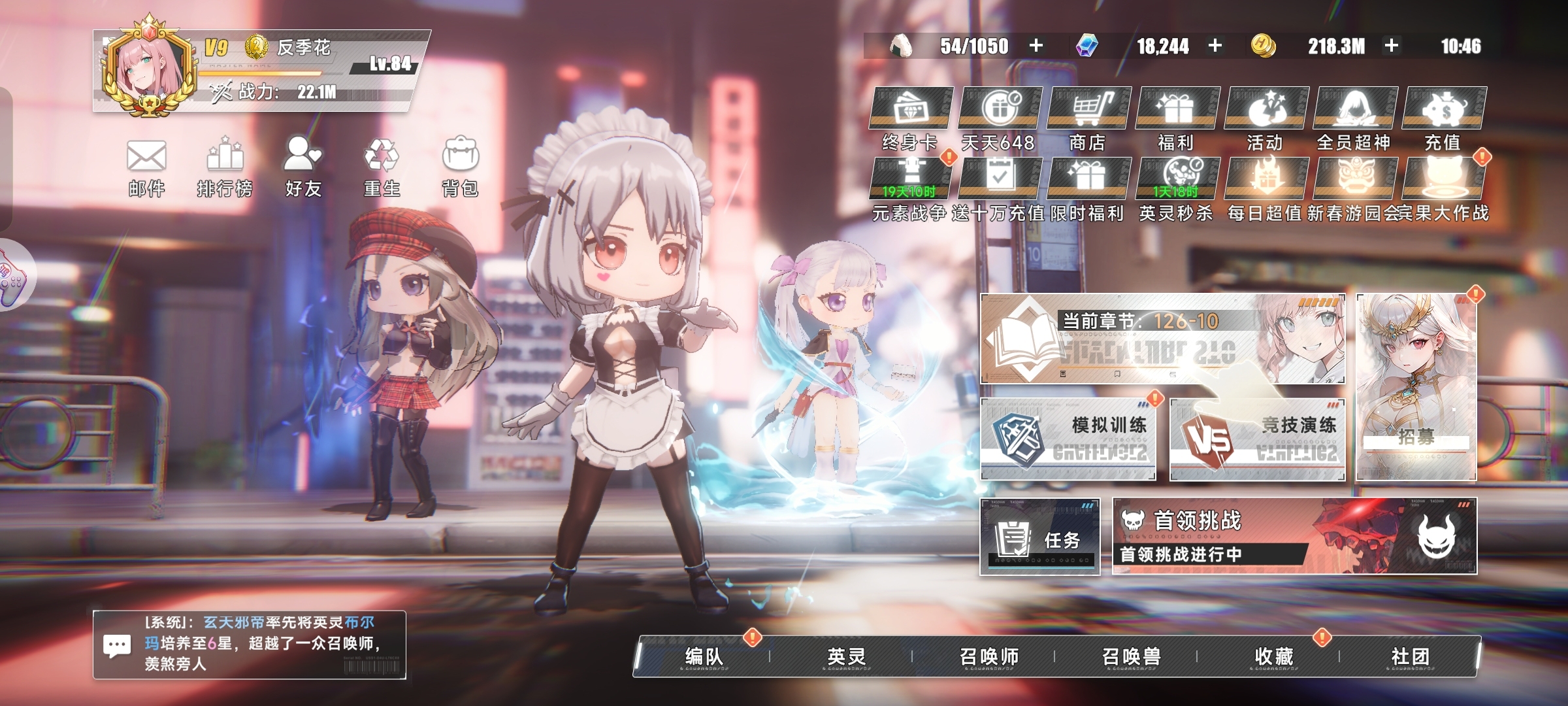Open the 好友 friends list
Viewport: 1568px width, 706px height.
[x=303, y=167]
